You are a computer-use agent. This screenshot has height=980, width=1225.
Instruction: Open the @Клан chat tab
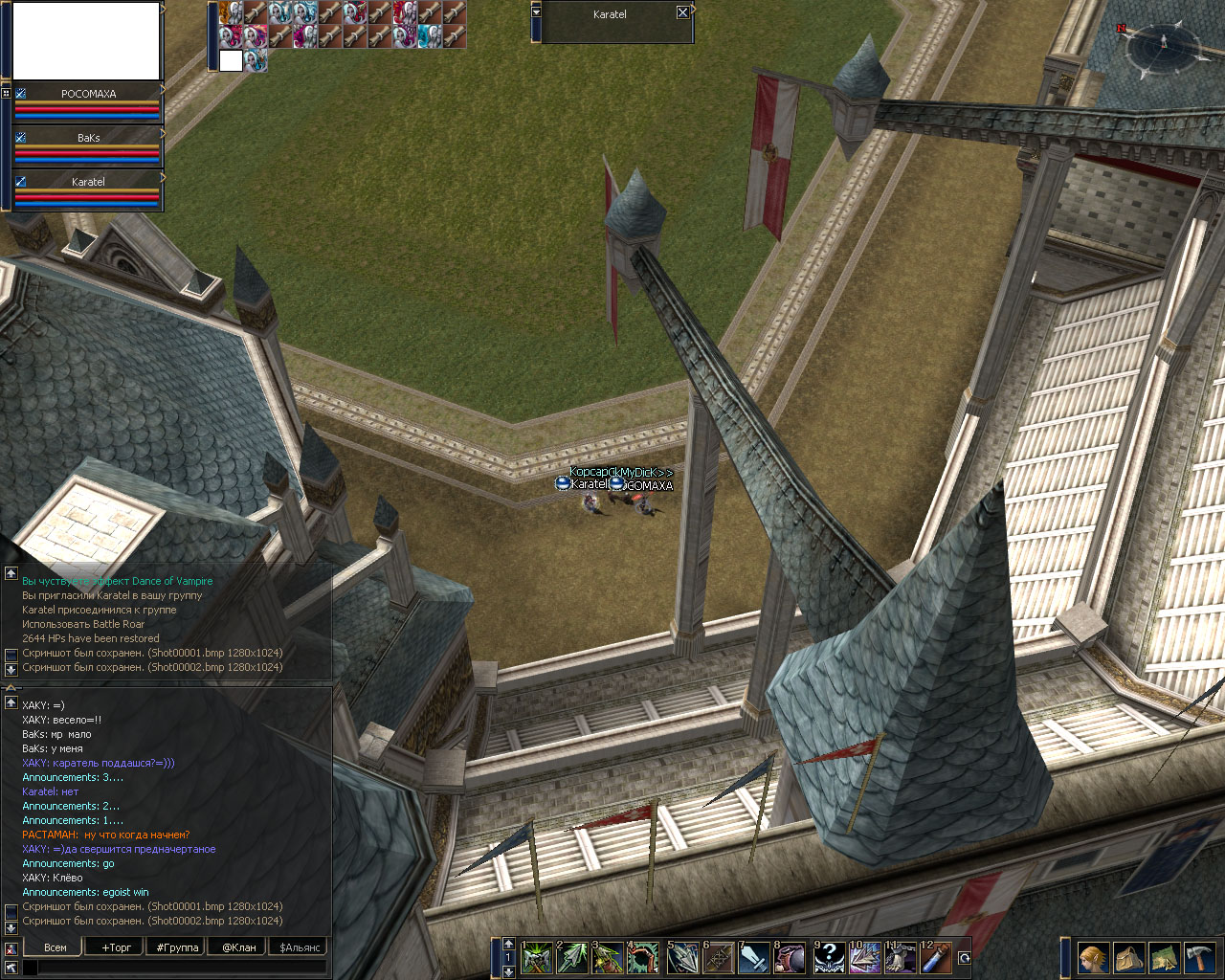tap(239, 947)
